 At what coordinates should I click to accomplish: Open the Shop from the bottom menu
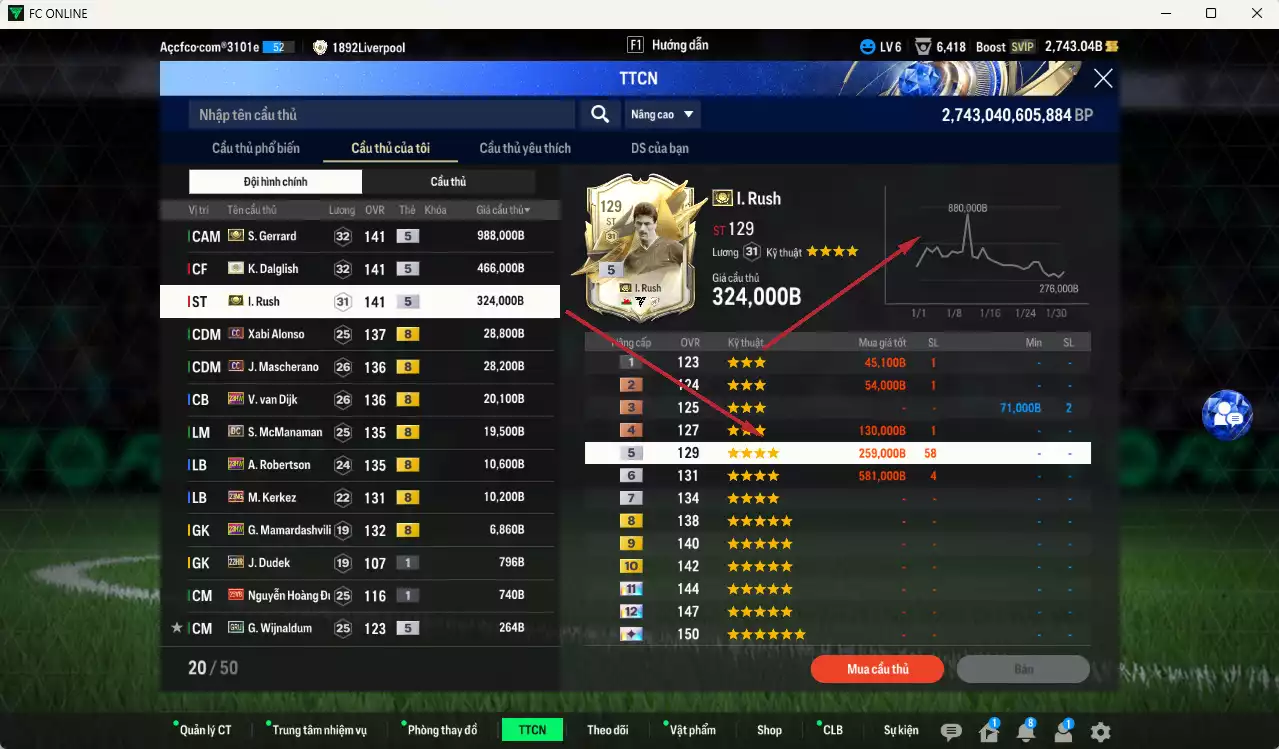pos(769,730)
